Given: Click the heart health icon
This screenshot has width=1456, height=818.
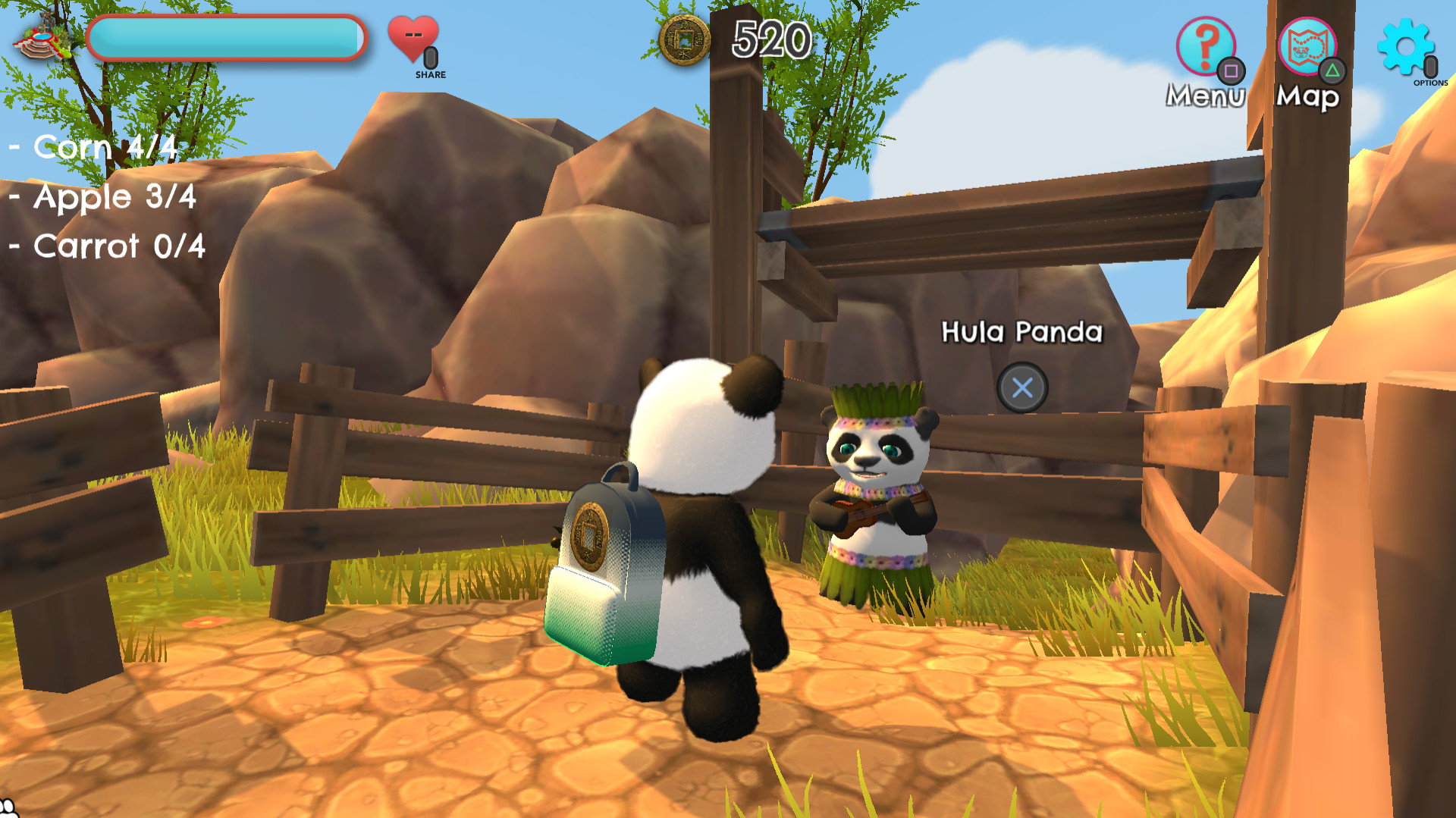Looking at the screenshot, I should click(x=413, y=35).
